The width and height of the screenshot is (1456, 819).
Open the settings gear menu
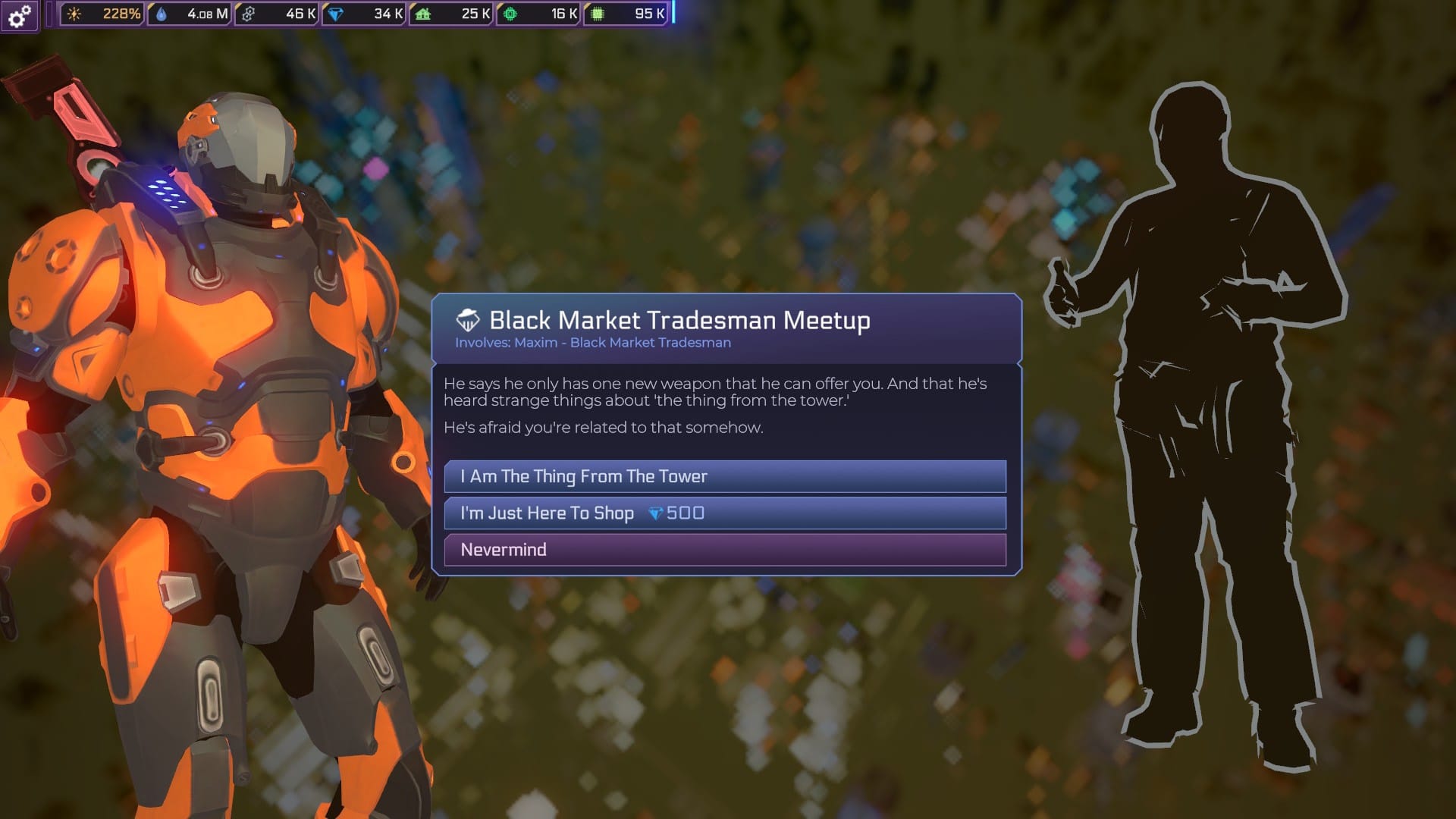tap(18, 14)
